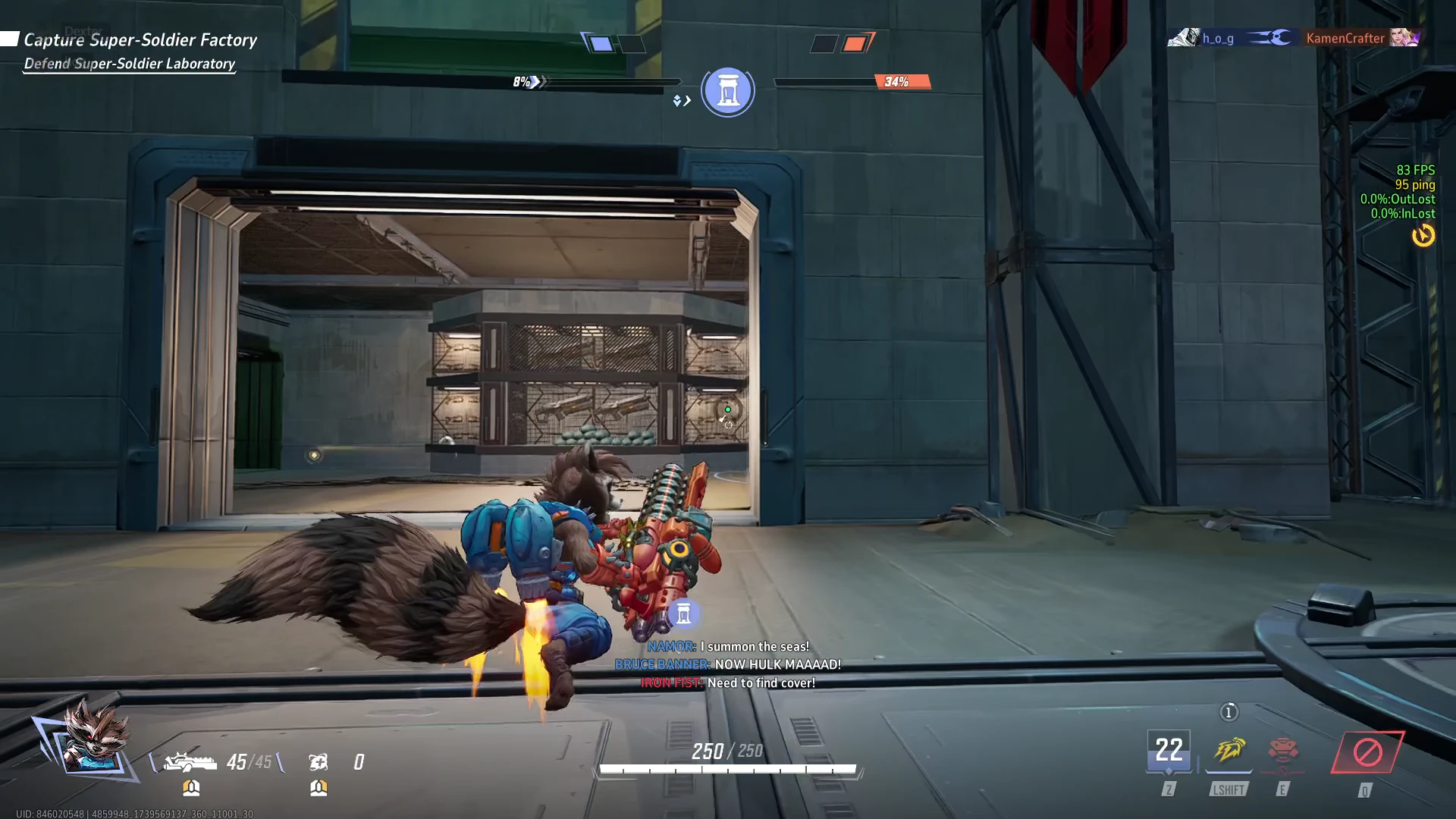Click the orange team round indicator

(x=855, y=43)
